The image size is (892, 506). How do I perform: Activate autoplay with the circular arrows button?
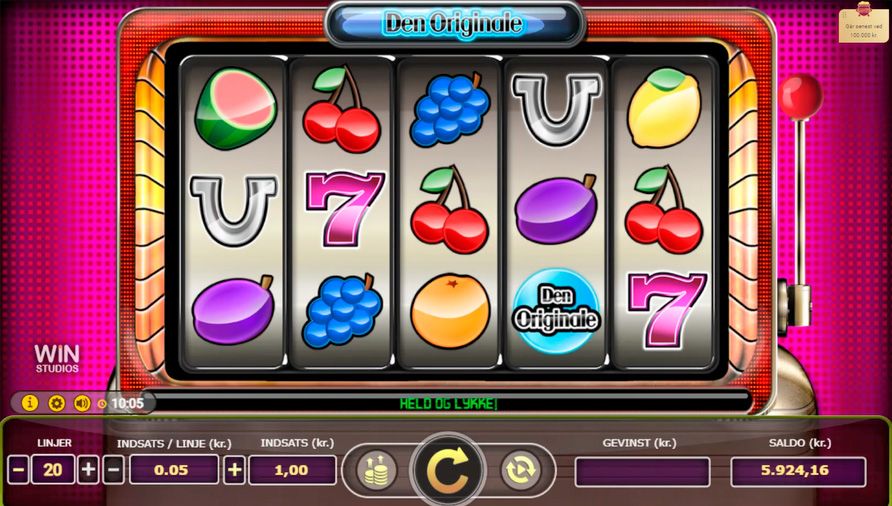pyautogui.click(x=520, y=470)
